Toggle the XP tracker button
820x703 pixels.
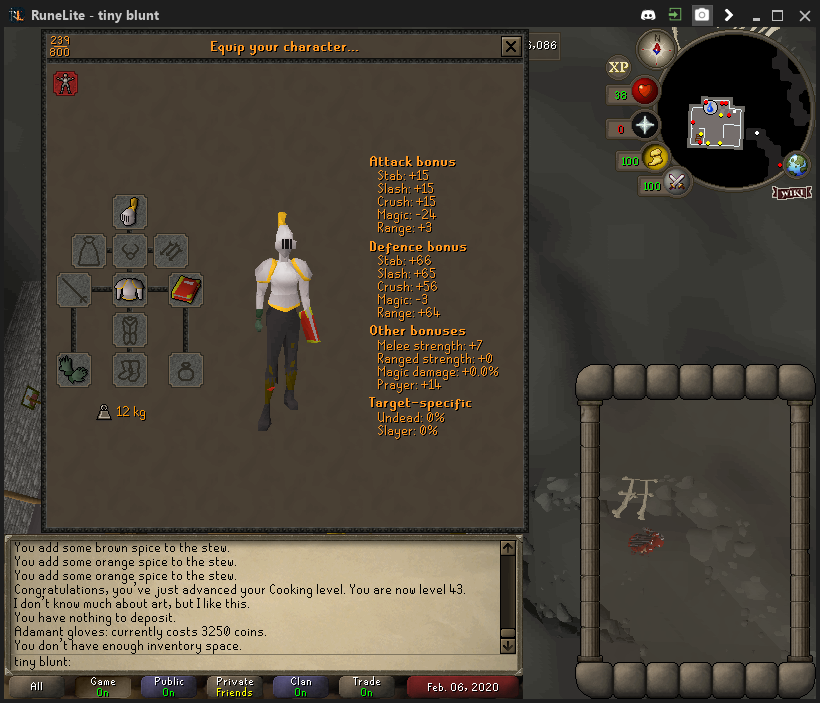pos(619,67)
